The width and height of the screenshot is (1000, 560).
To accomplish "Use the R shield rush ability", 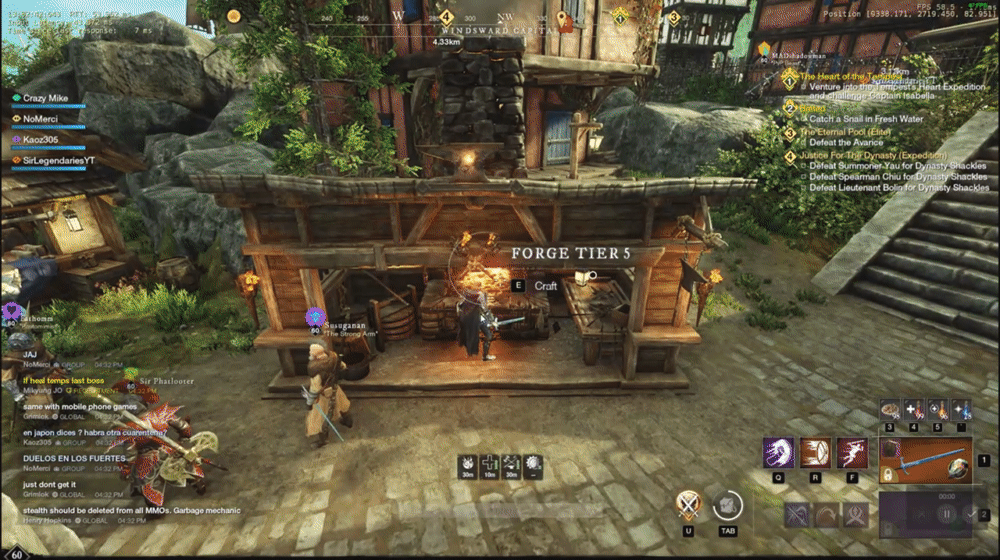I will [x=816, y=454].
